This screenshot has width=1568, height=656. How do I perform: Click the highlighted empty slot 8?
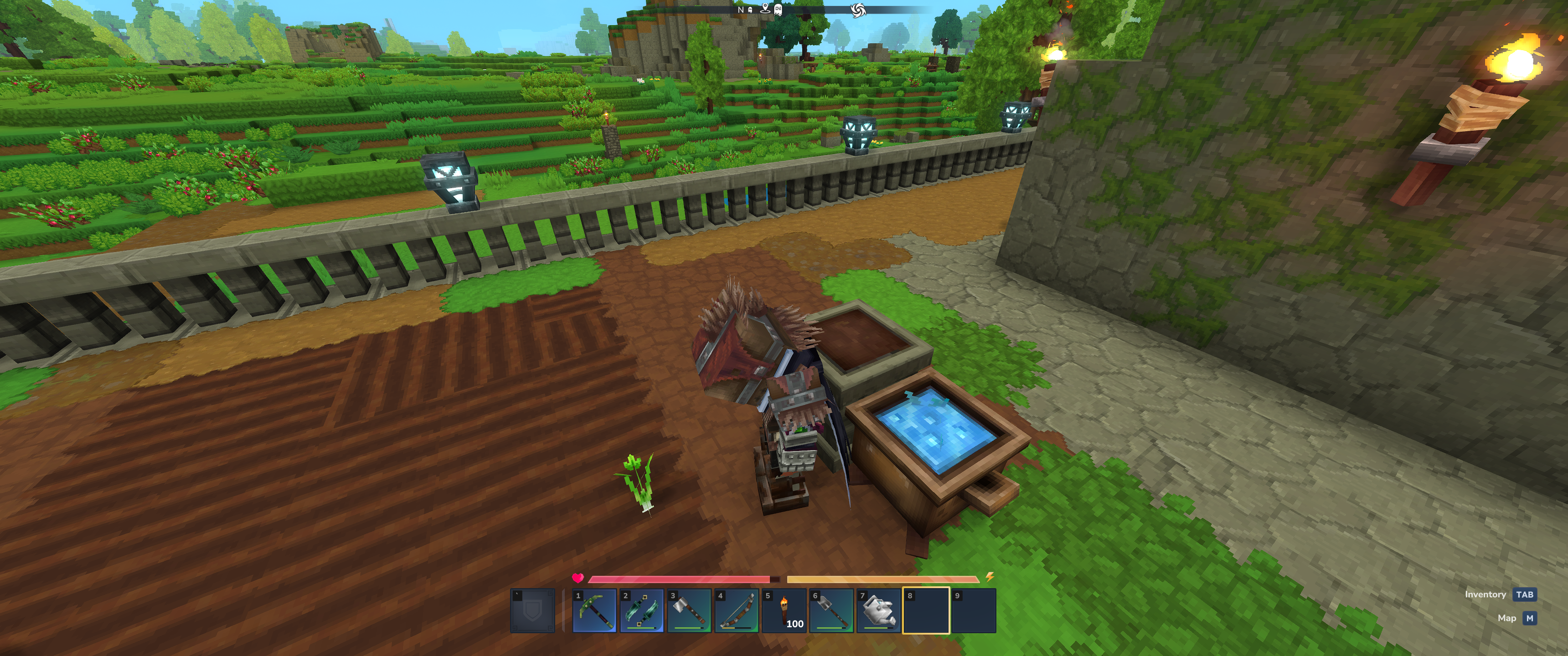926,610
